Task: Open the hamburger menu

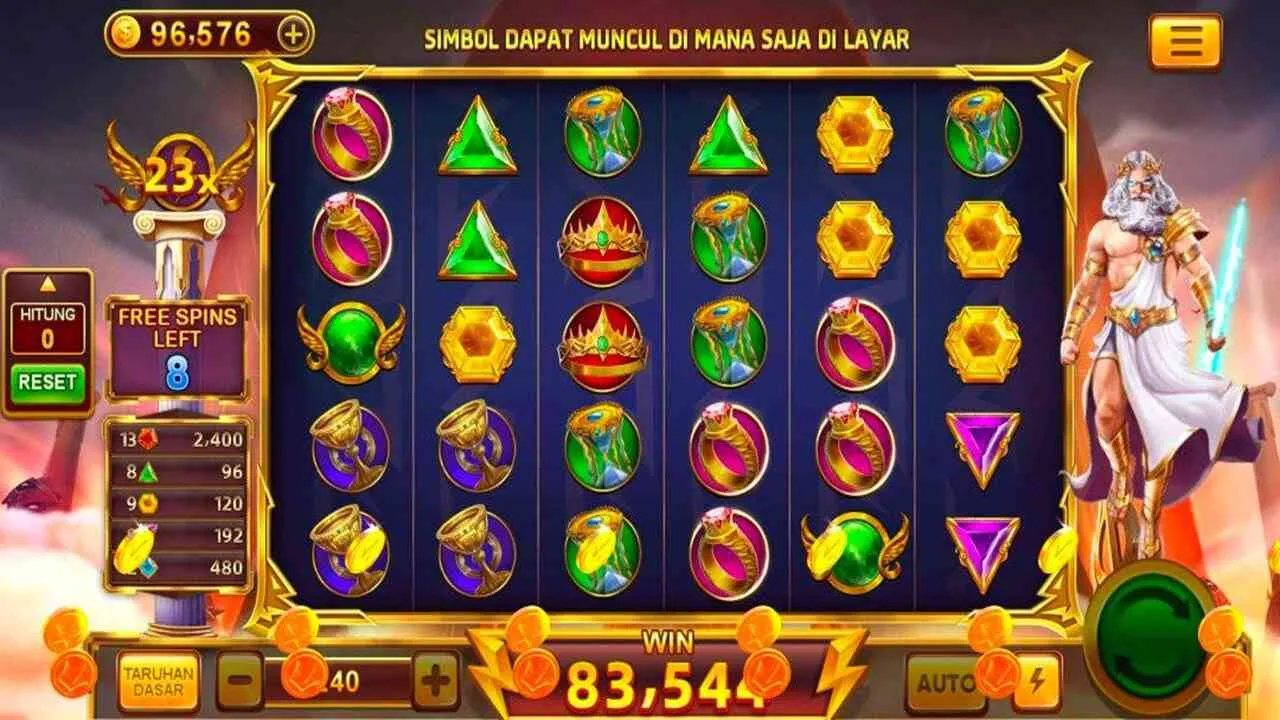Action: 1185,42
